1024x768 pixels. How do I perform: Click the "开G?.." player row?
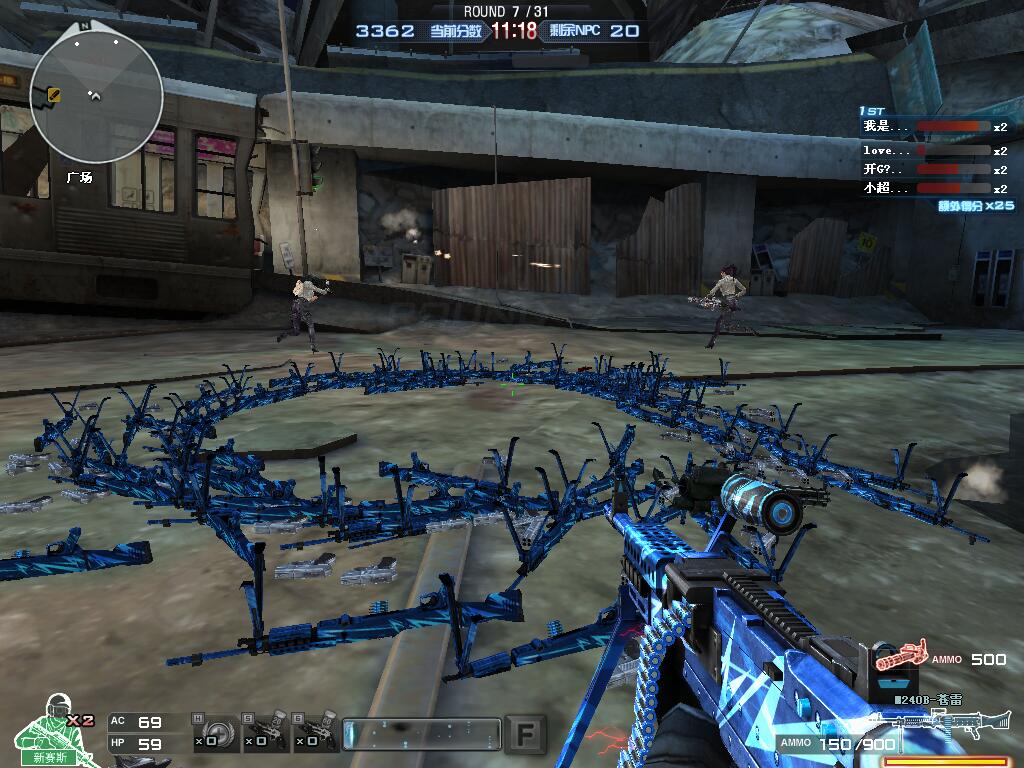[934, 169]
